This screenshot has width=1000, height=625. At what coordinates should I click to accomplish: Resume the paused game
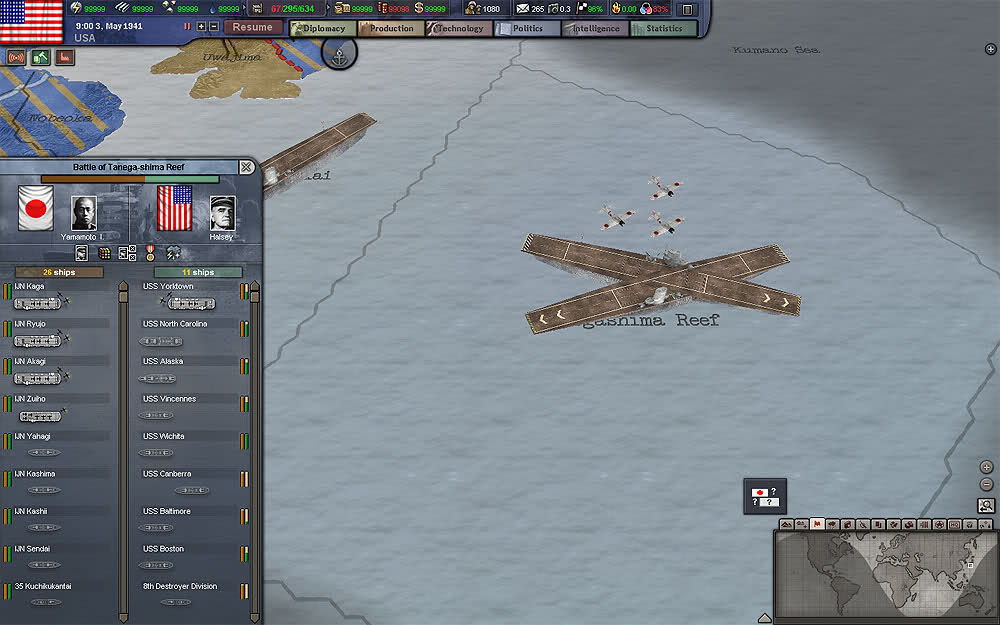pos(252,28)
